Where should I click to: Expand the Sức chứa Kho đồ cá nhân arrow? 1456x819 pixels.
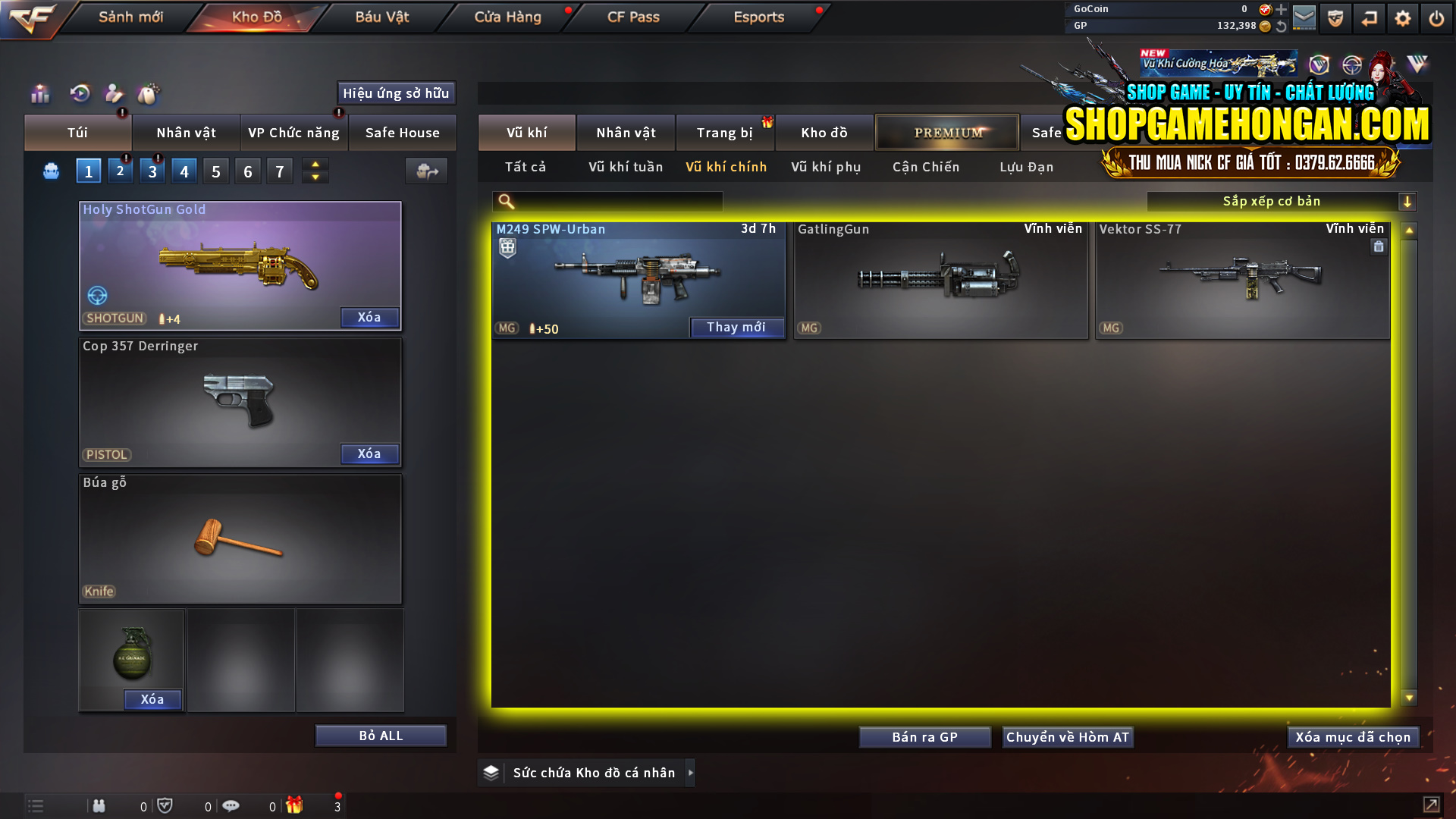(x=690, y=772)
